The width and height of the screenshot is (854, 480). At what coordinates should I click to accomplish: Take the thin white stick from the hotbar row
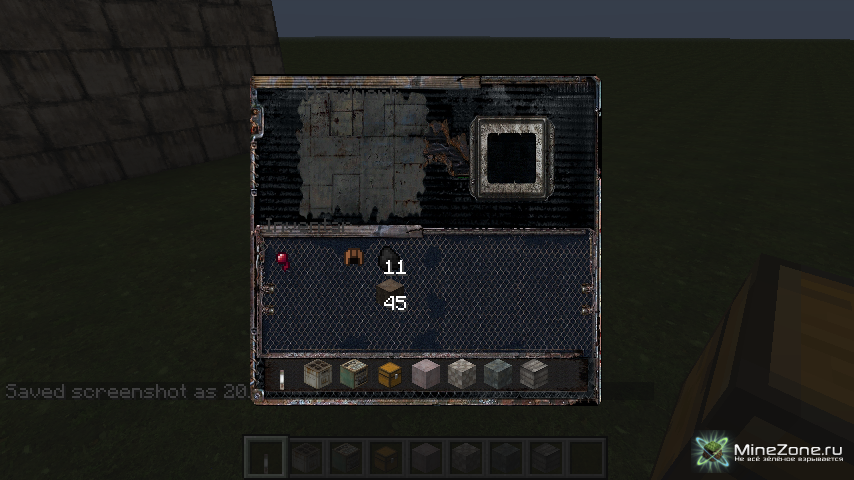click(282, 376)
